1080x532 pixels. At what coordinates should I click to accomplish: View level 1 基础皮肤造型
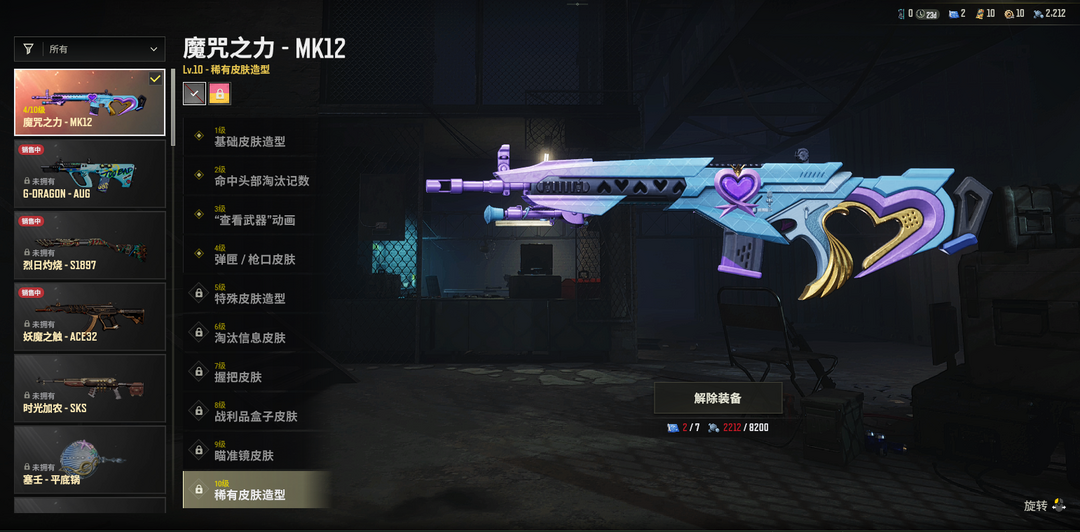tap(256, 137)
